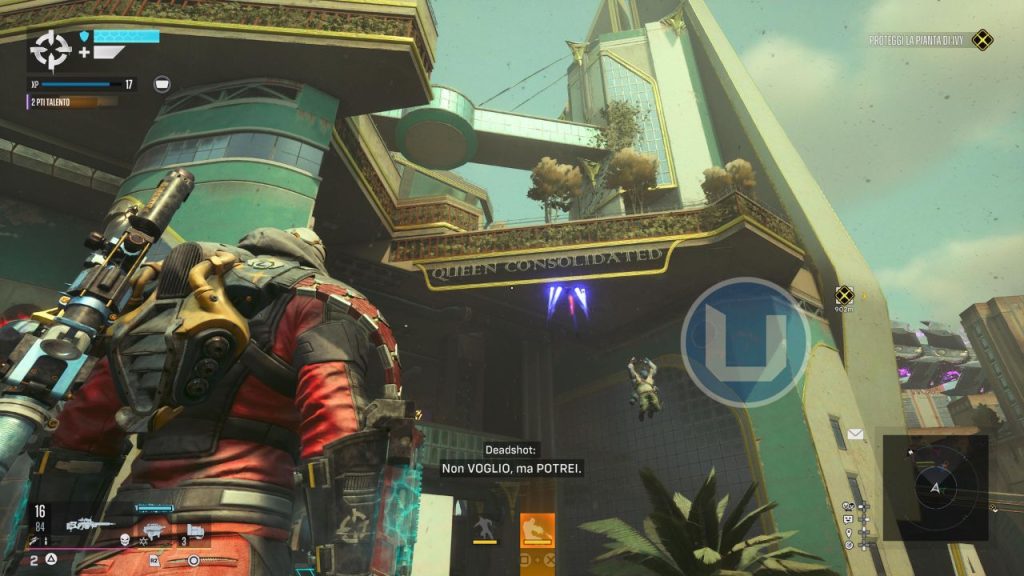
Task: Choose the secondary gun weapon icon
Action: point(153,531)
